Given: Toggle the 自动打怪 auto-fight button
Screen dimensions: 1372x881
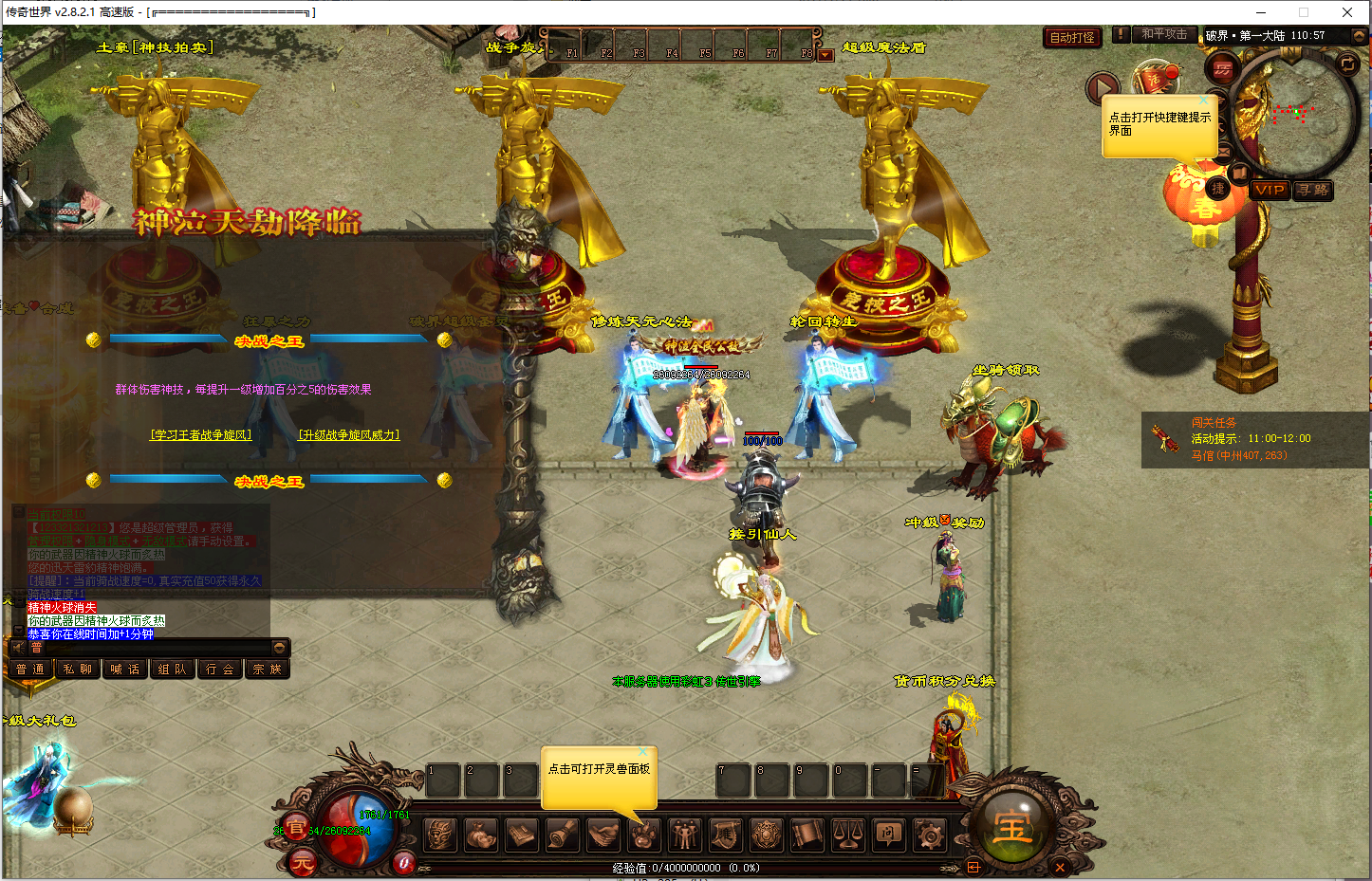Looking at the screenshot, I should [x=1072, y=37].
